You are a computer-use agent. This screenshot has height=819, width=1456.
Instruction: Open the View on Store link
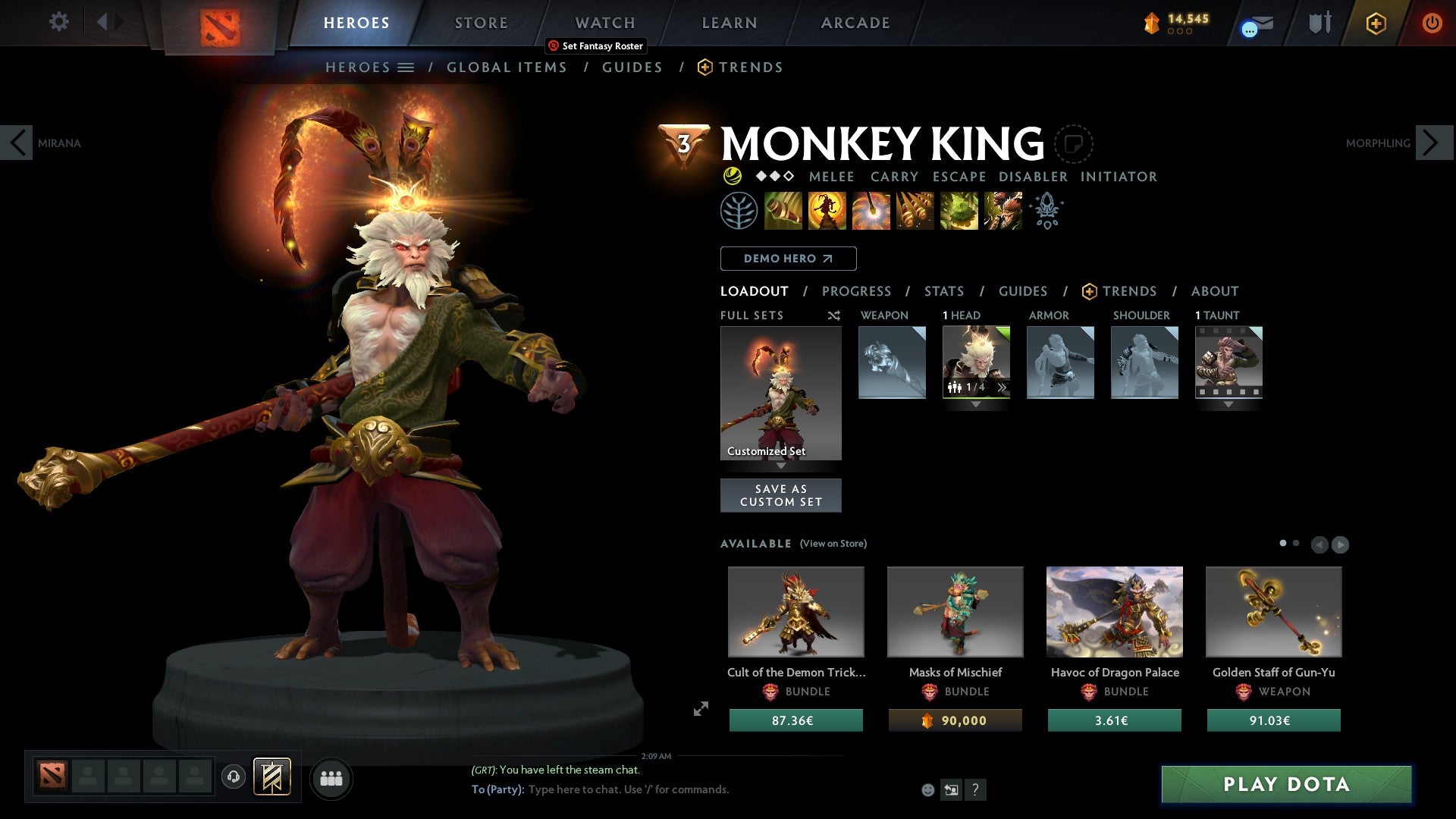tap(833, 544)
